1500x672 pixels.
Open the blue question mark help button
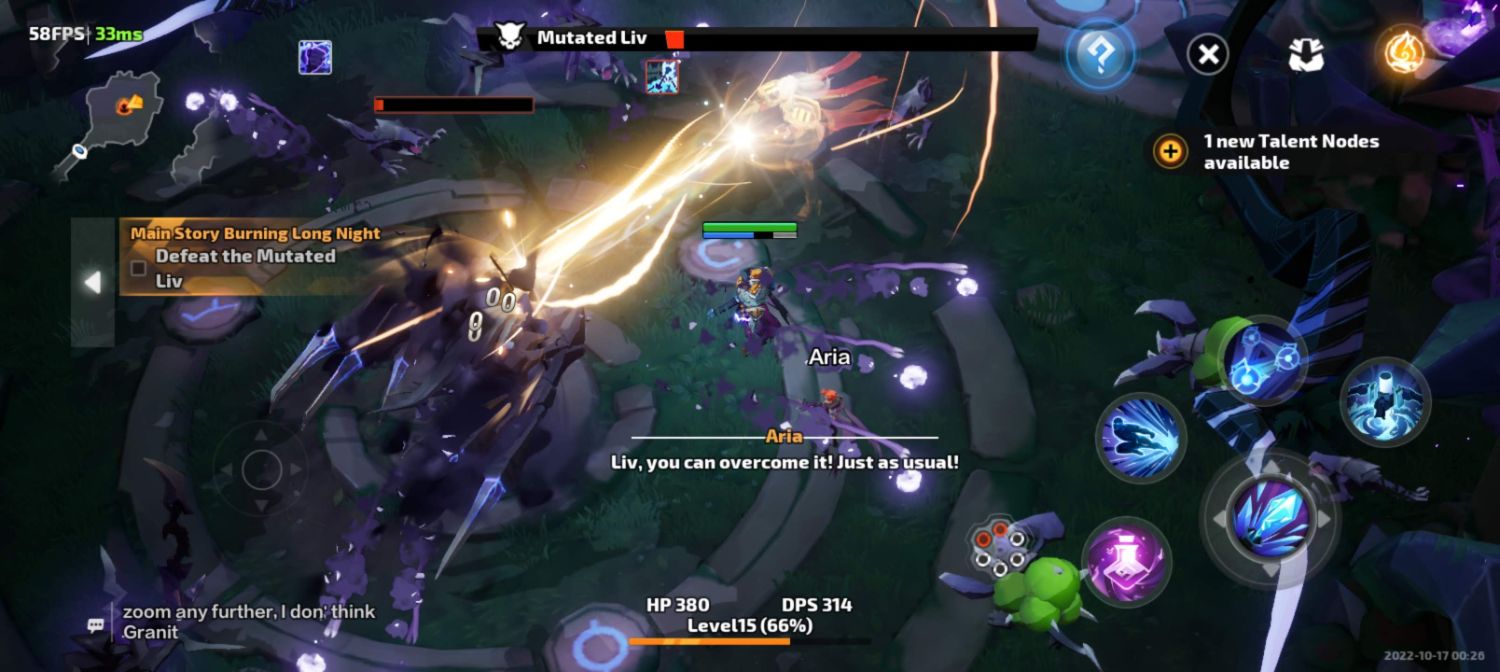[1099, 55]
